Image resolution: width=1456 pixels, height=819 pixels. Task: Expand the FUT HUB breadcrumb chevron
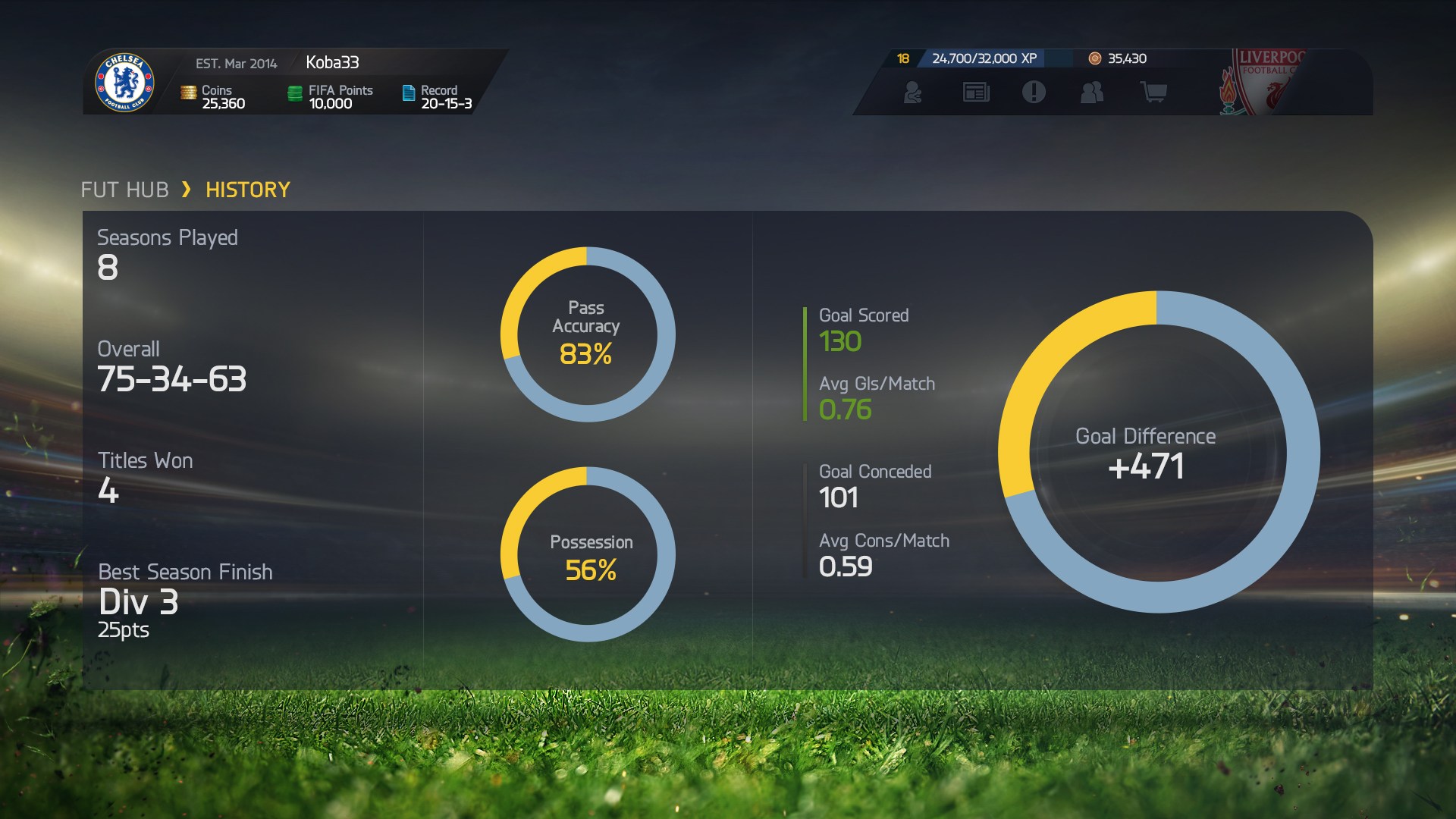coord(187,190)
